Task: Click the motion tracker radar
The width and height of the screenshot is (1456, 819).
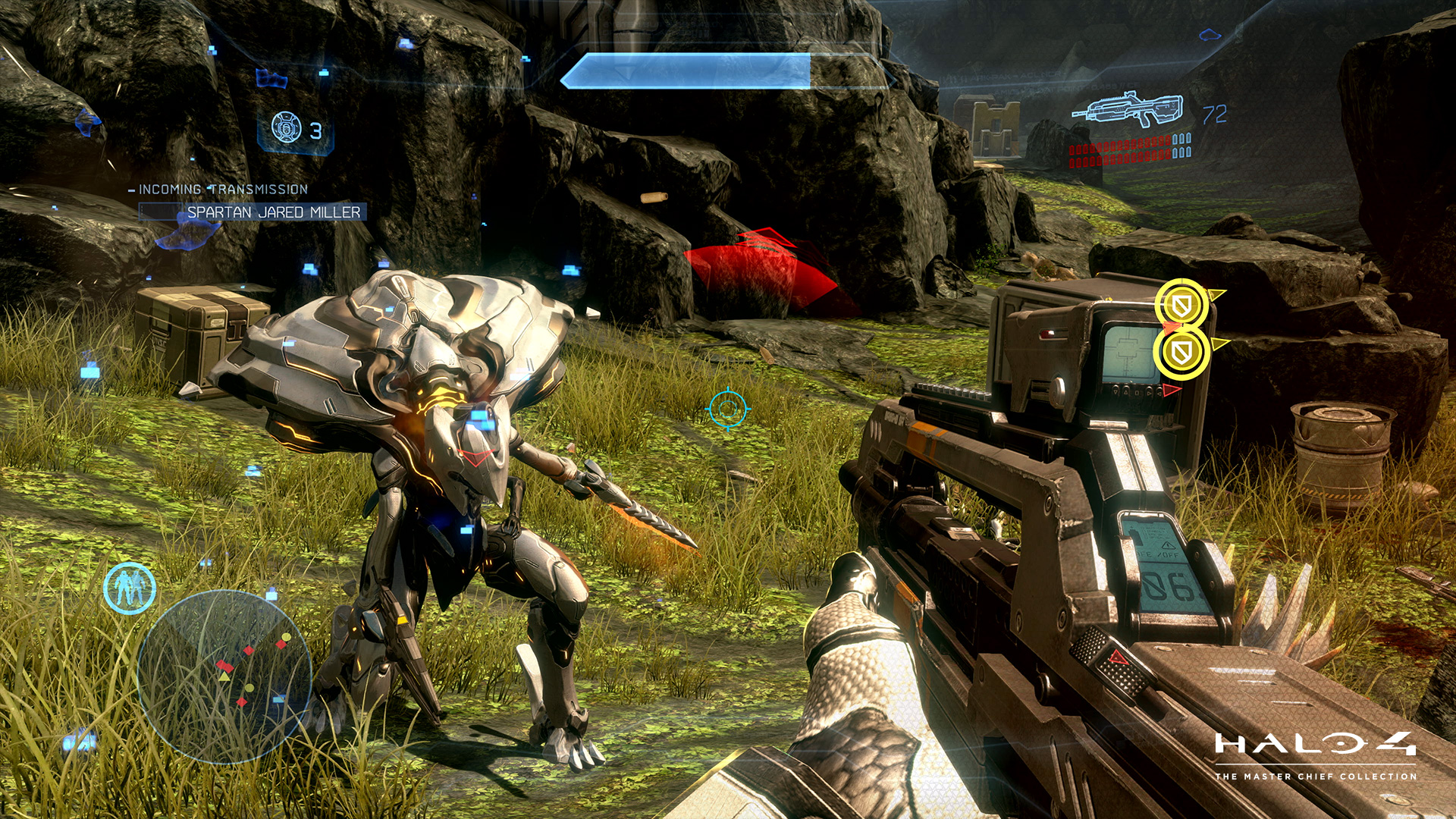Action: [x=224, y=676]
